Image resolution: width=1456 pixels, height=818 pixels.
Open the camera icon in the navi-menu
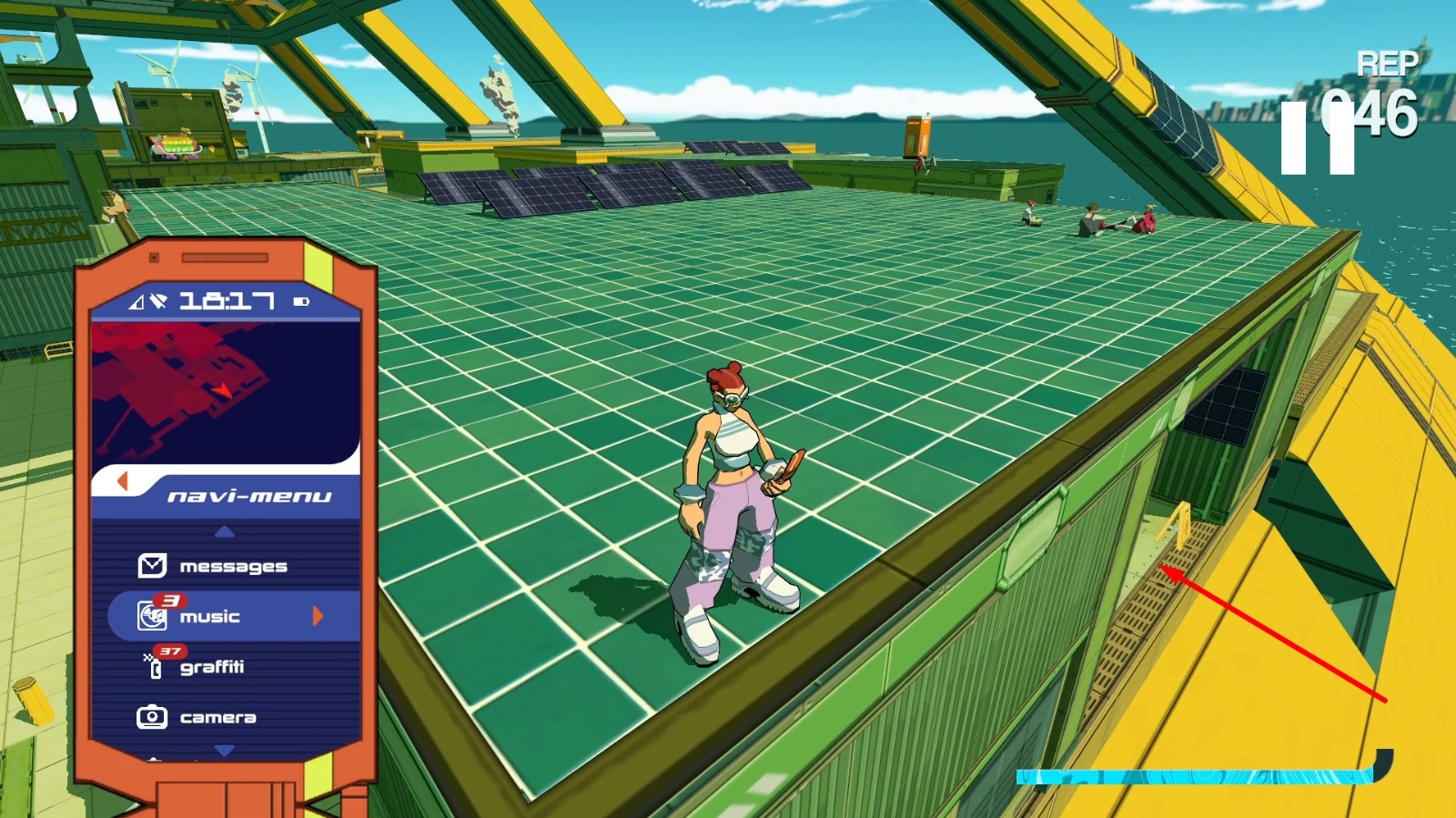point(153,716)
